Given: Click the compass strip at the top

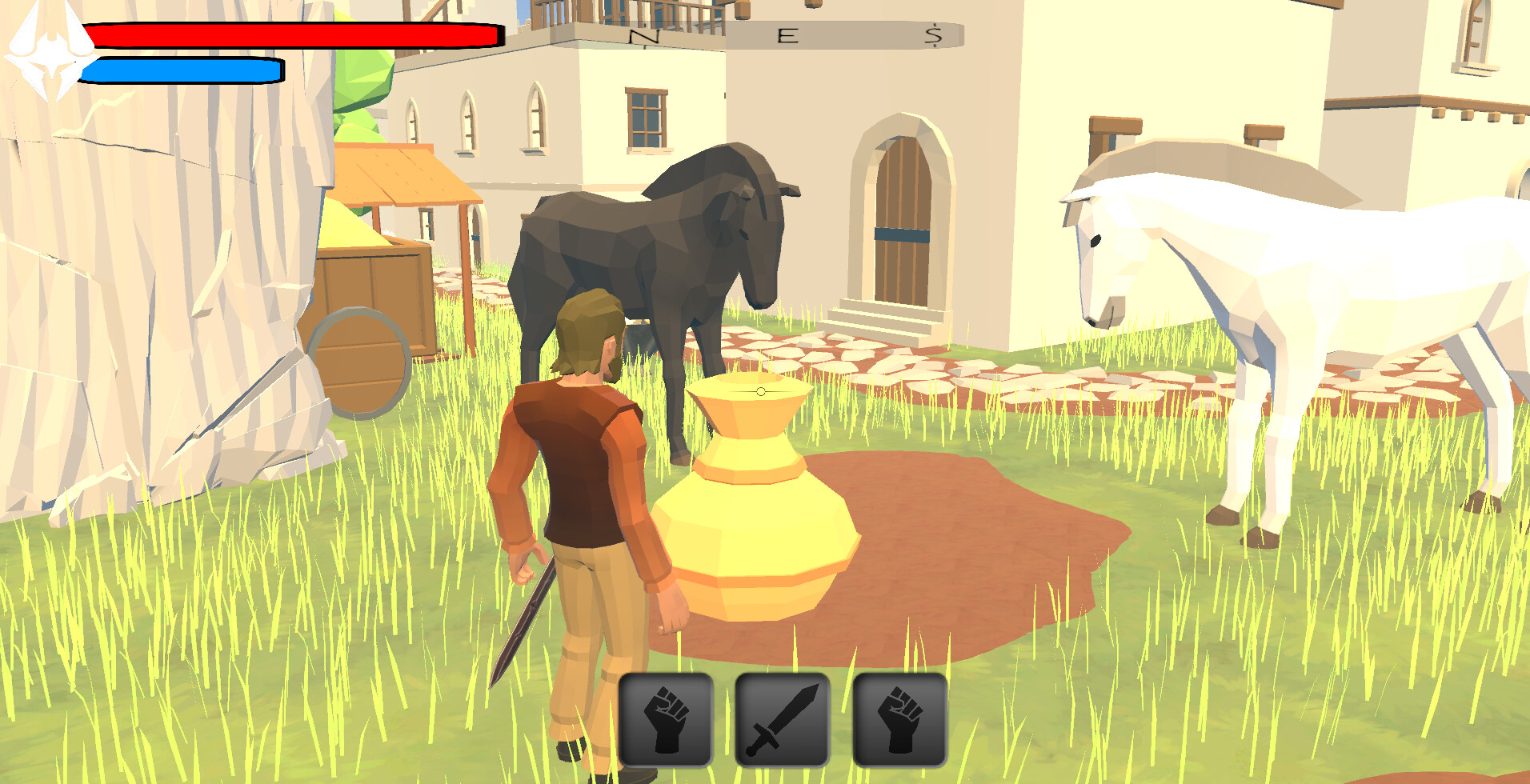Looking at the screenshot, I should coord(760,32).
